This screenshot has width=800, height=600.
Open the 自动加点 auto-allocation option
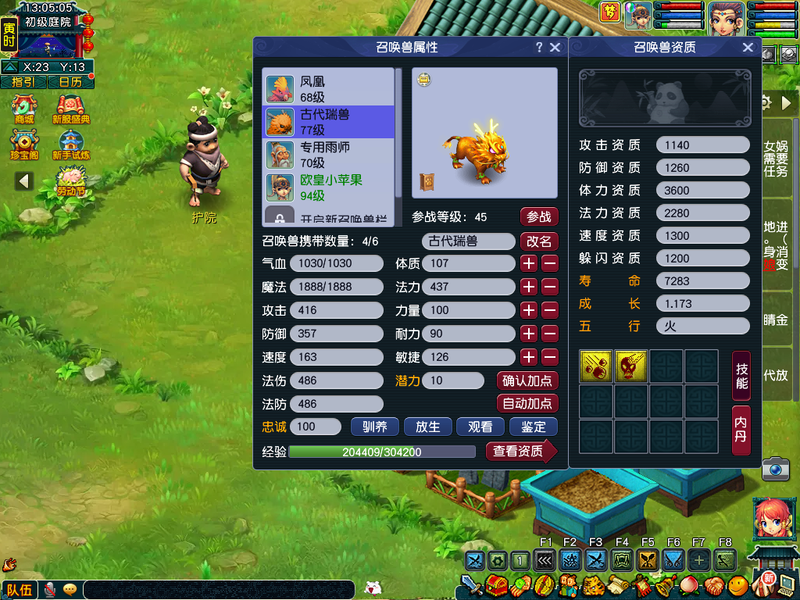tap(527, 403)
